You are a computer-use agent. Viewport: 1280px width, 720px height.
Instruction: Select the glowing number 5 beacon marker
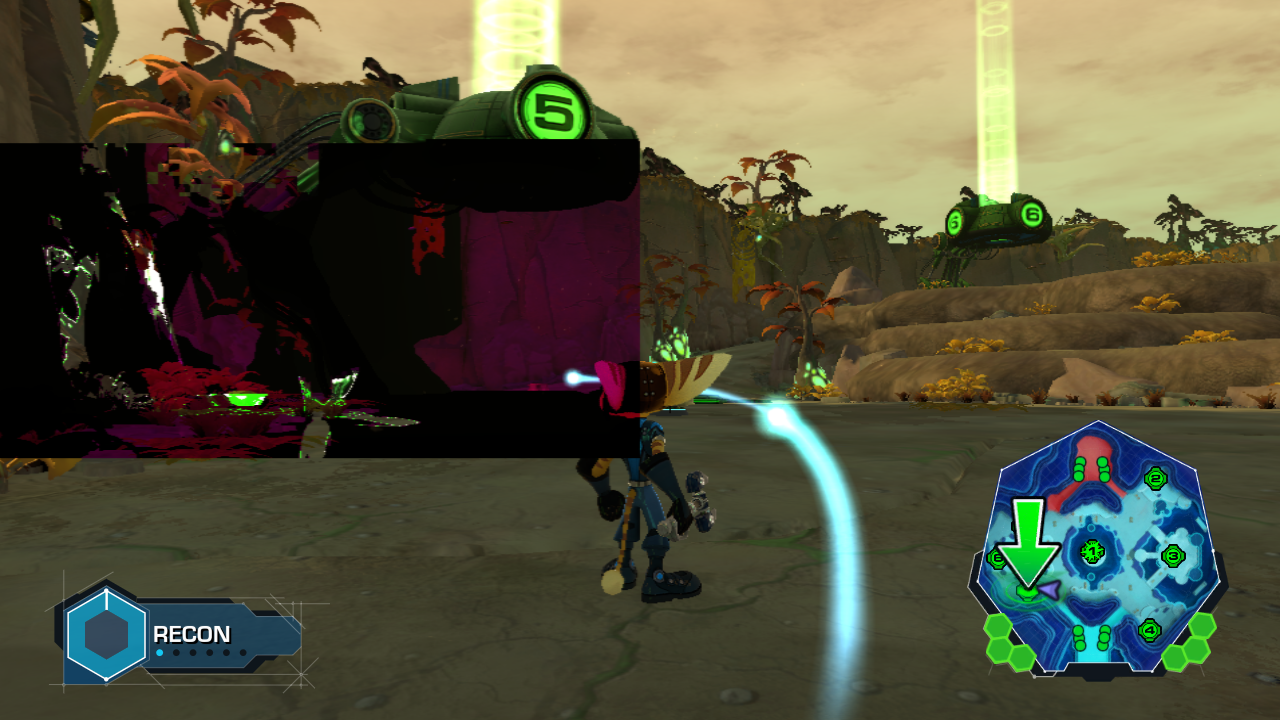pos(553,107)
